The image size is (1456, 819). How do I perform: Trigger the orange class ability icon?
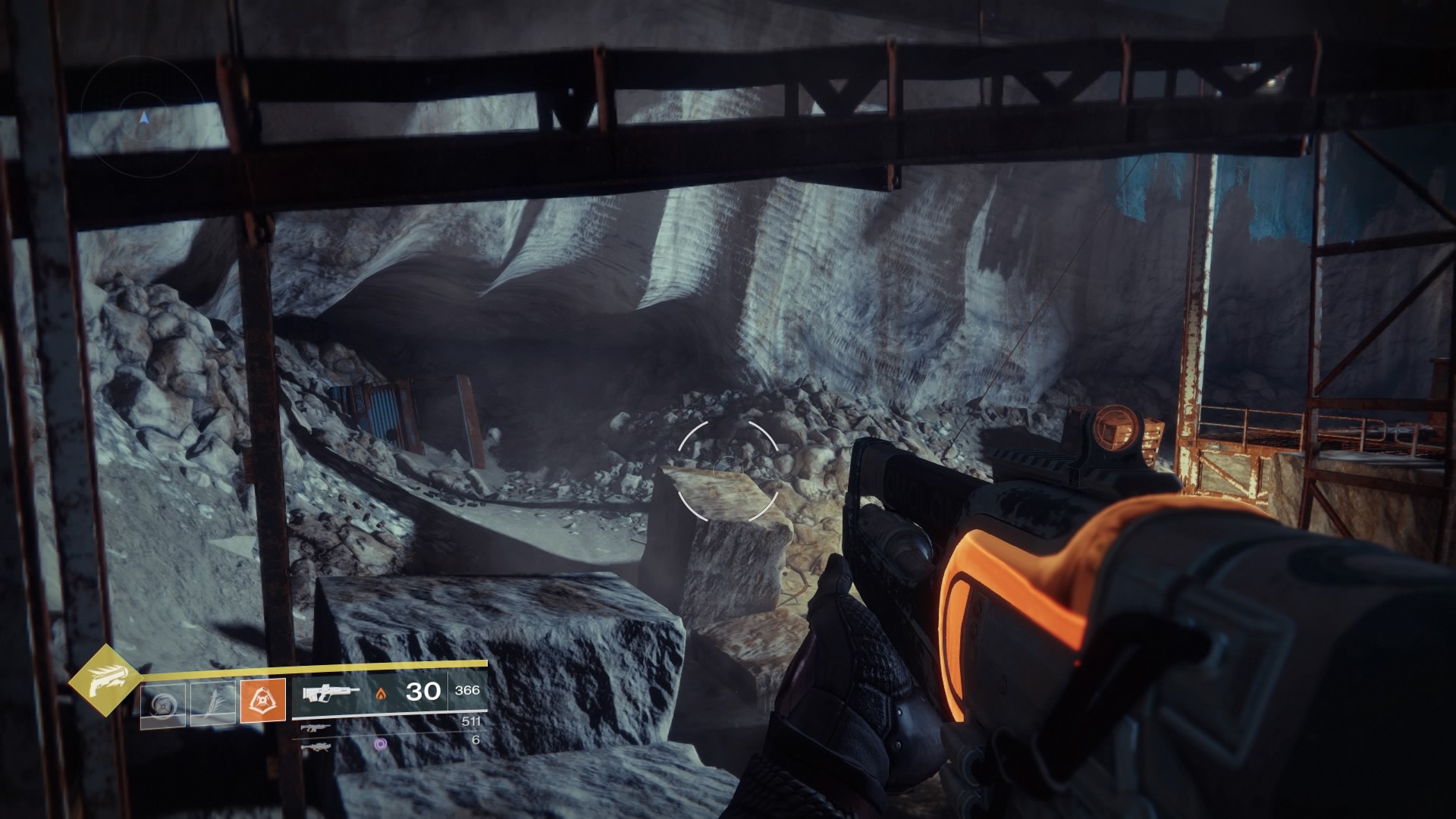point(262,701)
